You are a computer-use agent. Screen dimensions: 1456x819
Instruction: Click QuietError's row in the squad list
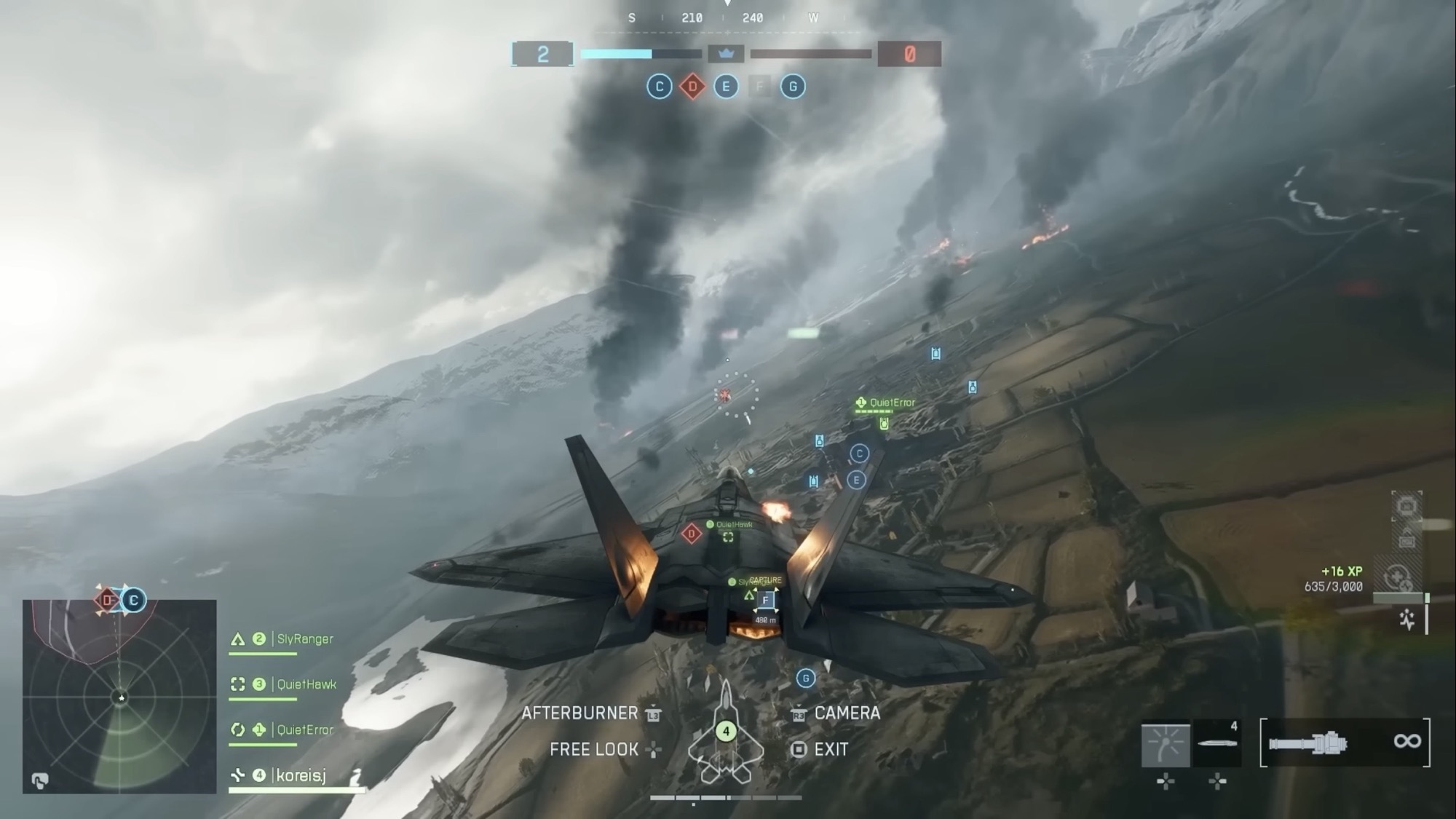point(304,729)
